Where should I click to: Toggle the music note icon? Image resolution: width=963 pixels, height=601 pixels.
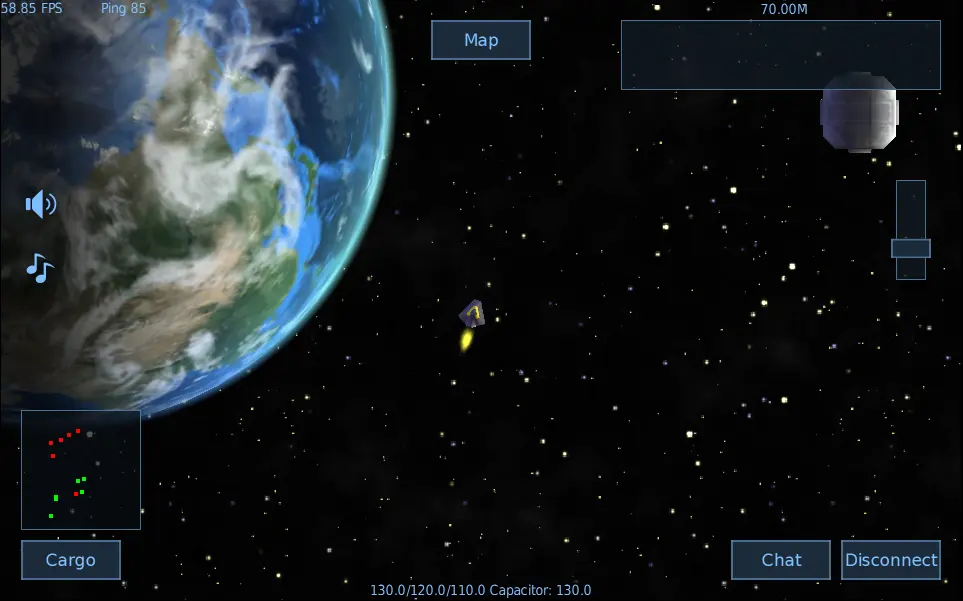click(x=39, y=268)
